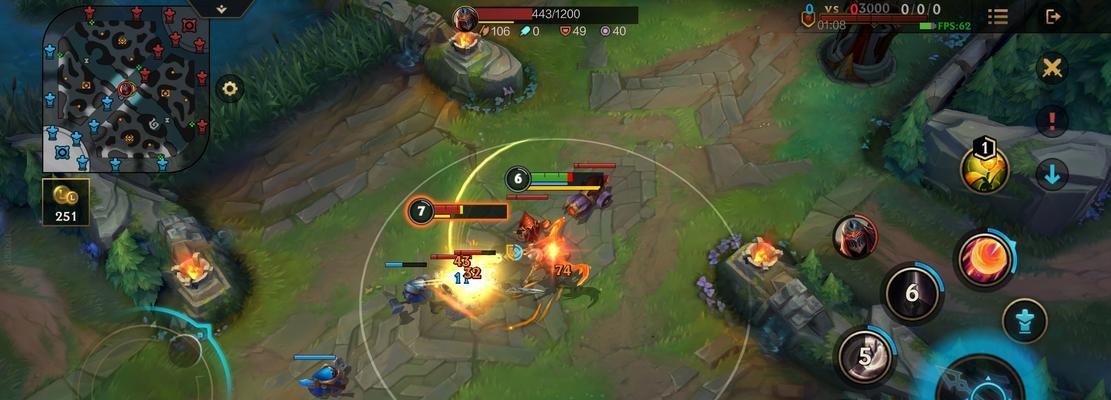1111x400 pixels.
Task: Cast the fiery orange swirl ability
Action: point(984,259)
